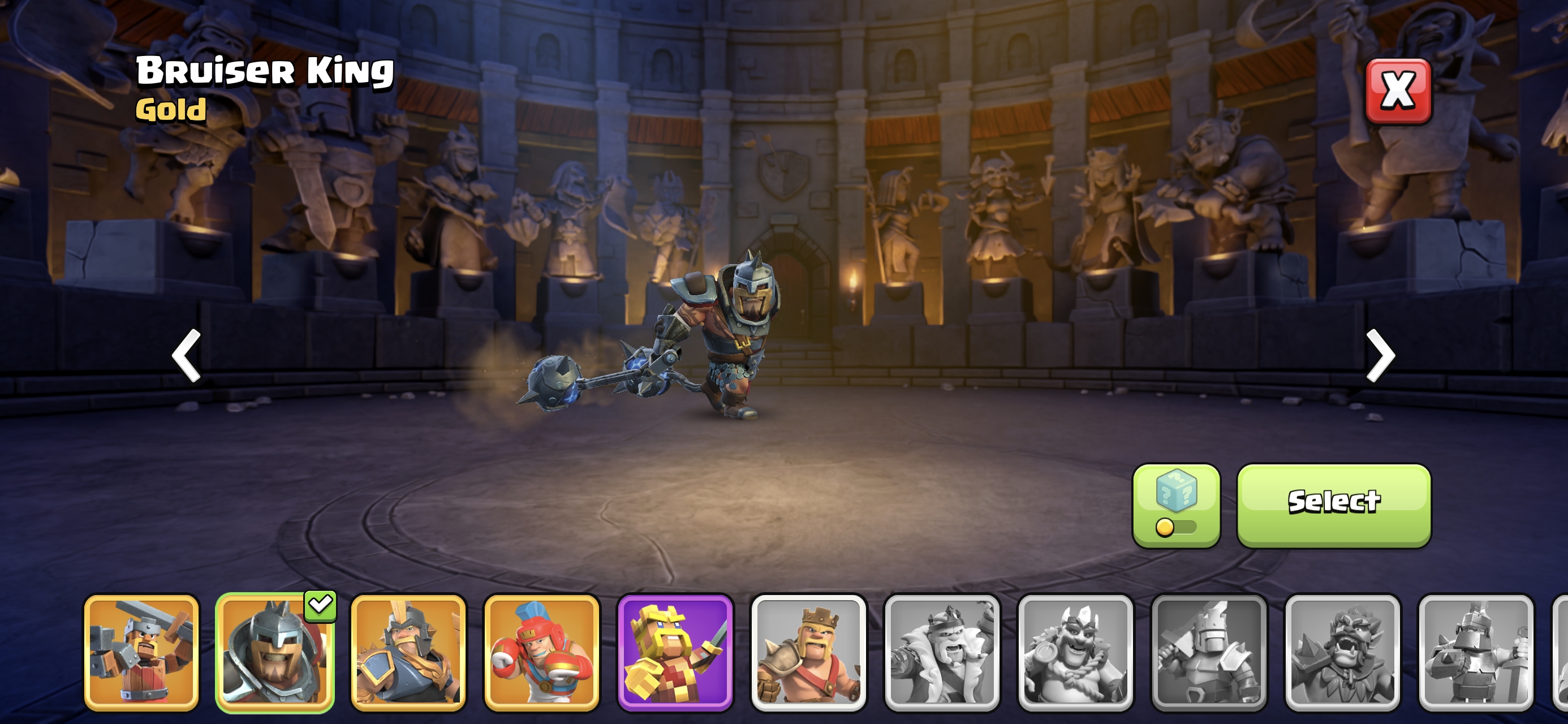The height and width of the screenshot is (724, 1568).
Task: Show the previous skin with left arrow
Action: 186,355
